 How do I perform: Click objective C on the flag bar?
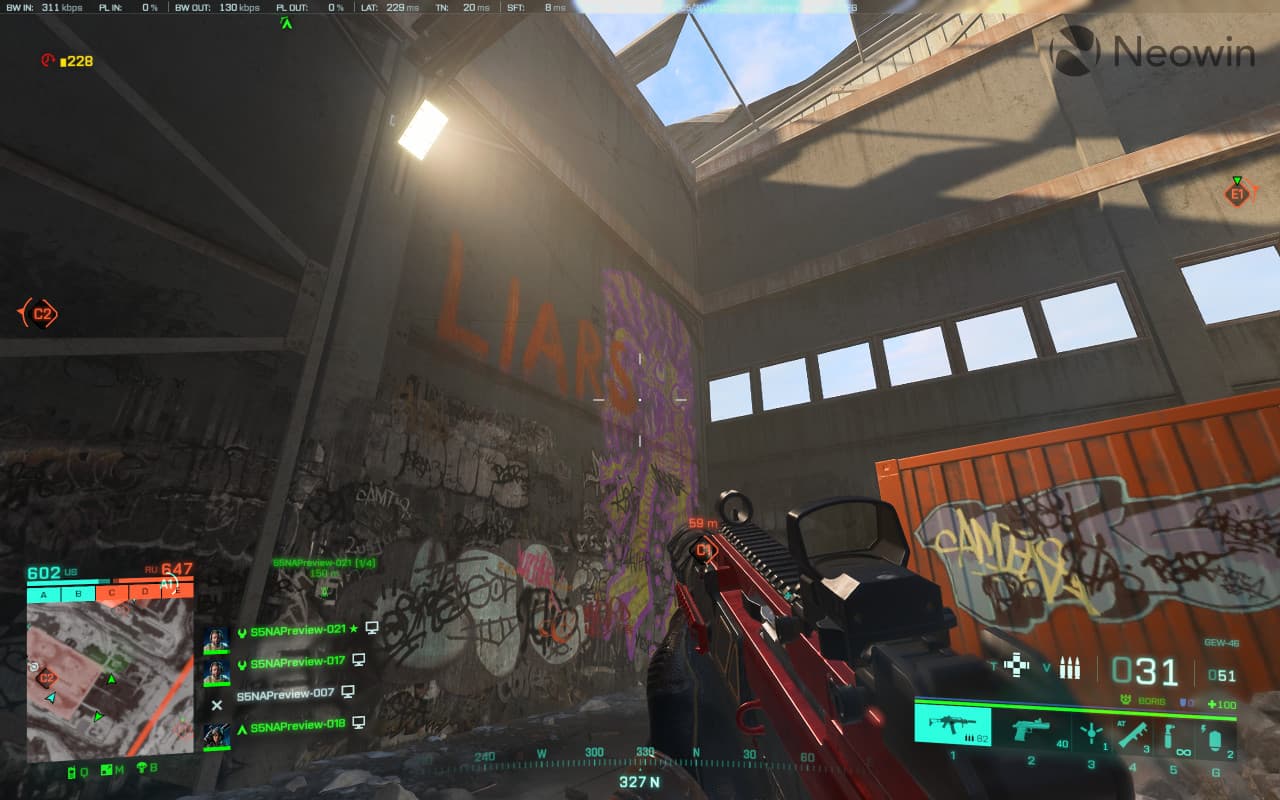111,593
